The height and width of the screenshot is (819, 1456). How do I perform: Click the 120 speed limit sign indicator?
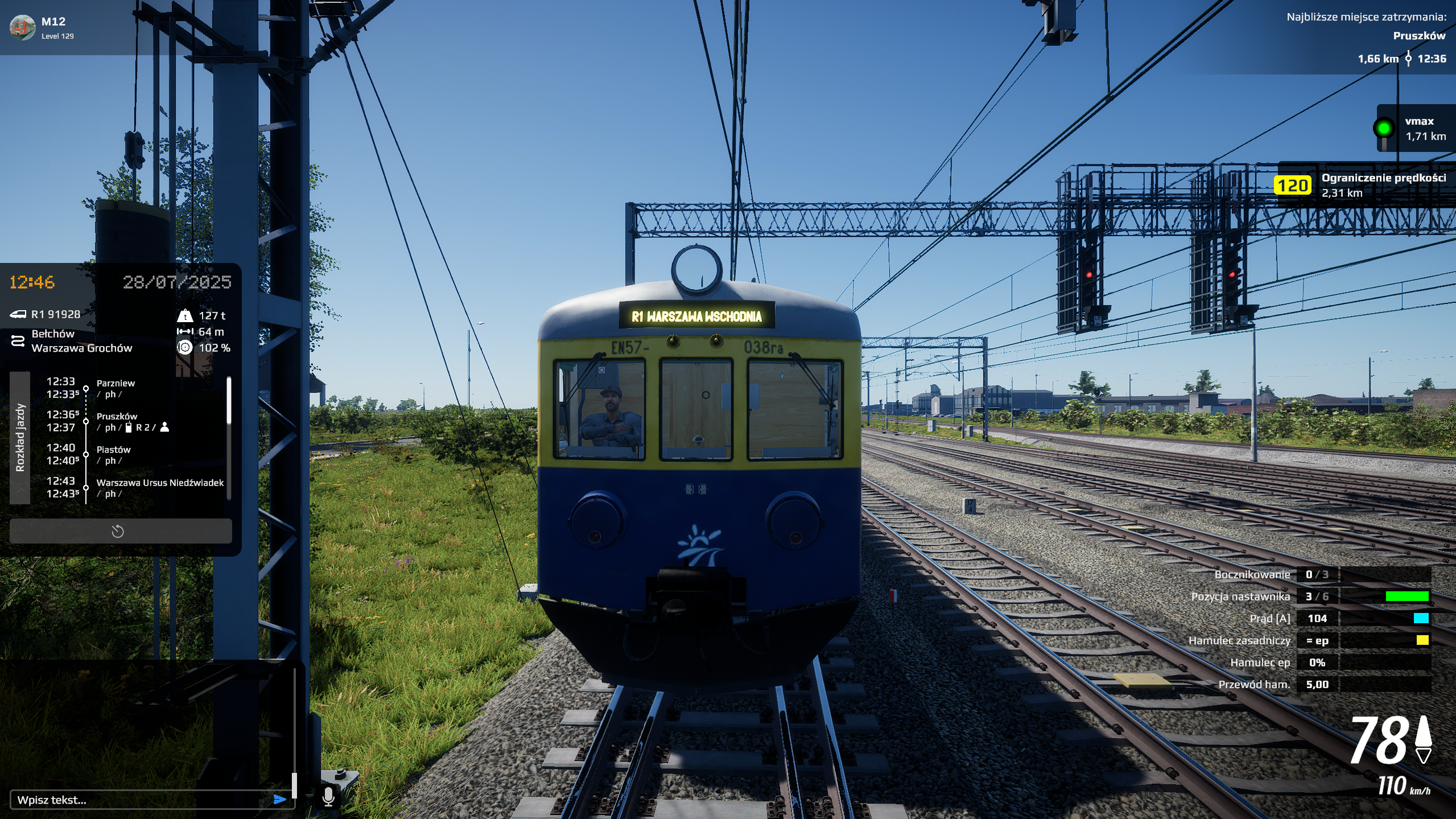1292,186
